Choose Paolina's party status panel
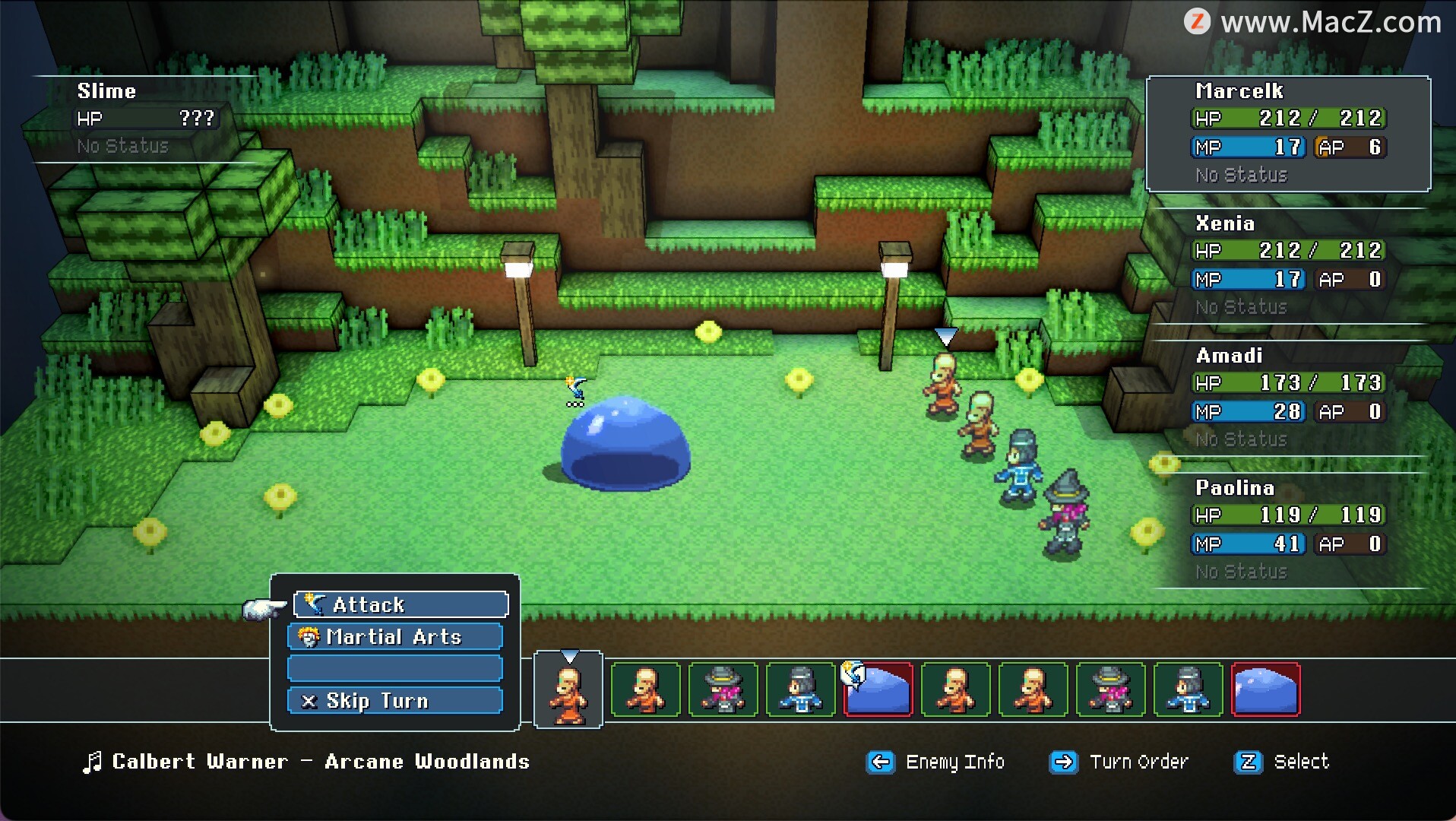 click(x=1288, y=530)
